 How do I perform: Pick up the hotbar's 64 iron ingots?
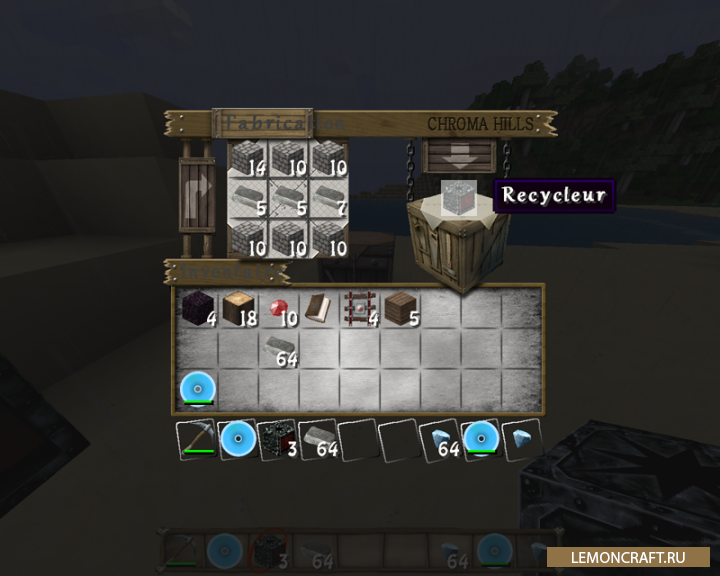(318, 440)
